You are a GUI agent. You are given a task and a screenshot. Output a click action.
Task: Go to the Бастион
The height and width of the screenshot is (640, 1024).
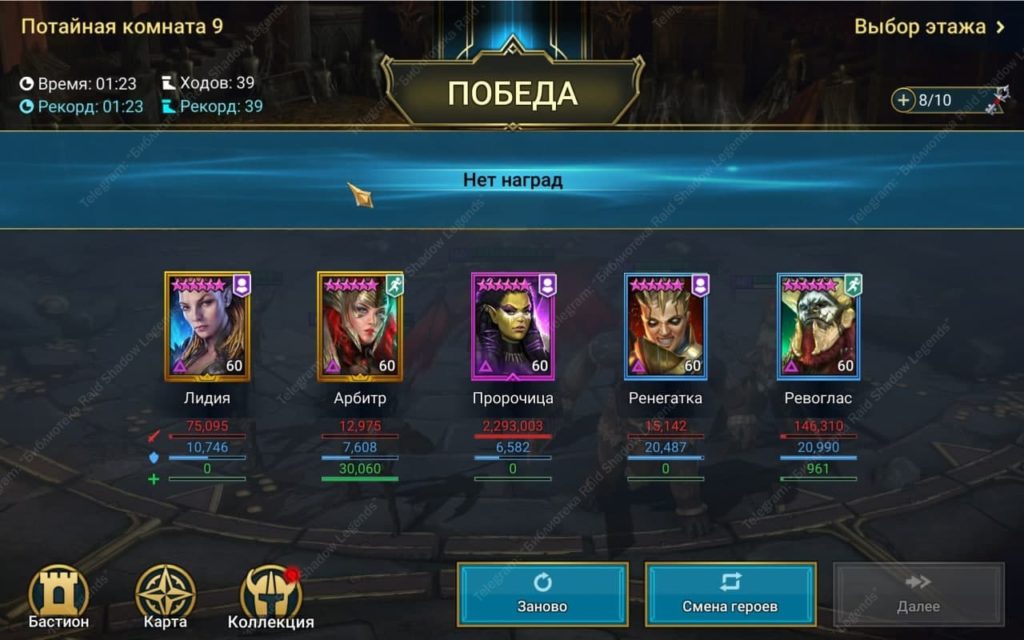[58, 598]
